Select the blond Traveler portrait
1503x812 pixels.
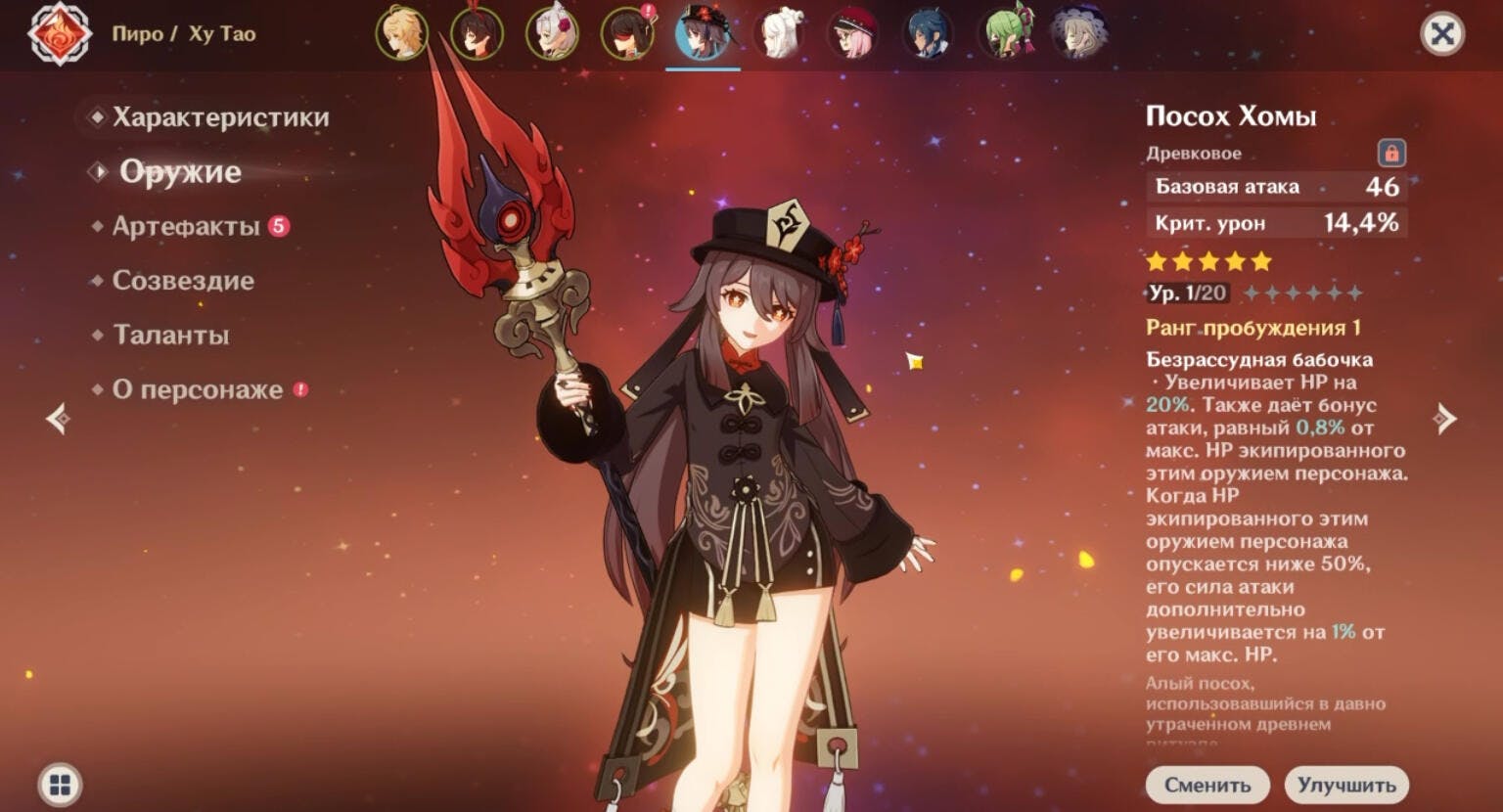point(401,33)
